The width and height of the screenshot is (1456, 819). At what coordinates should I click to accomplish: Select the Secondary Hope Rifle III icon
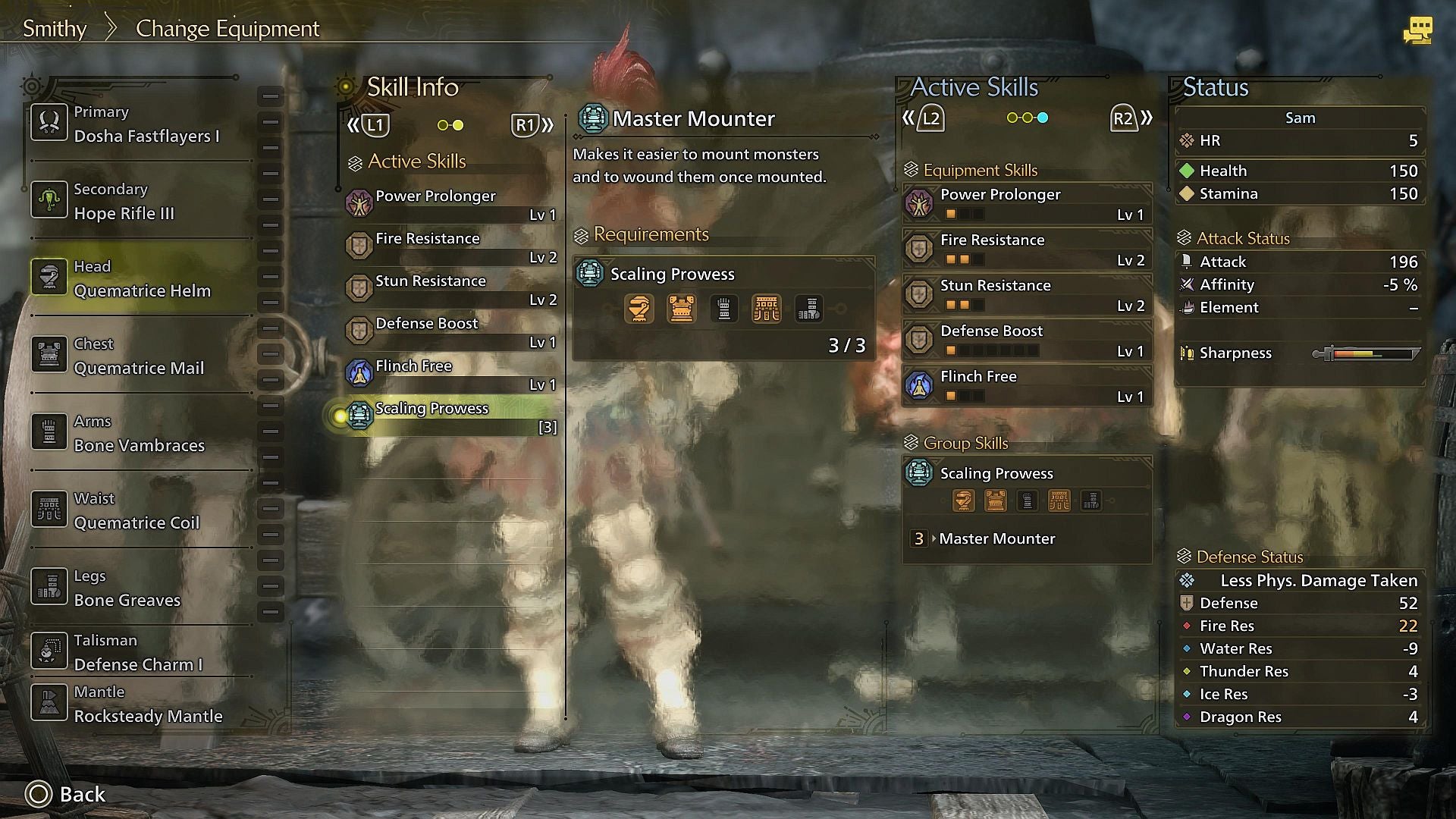coord(49,200)
